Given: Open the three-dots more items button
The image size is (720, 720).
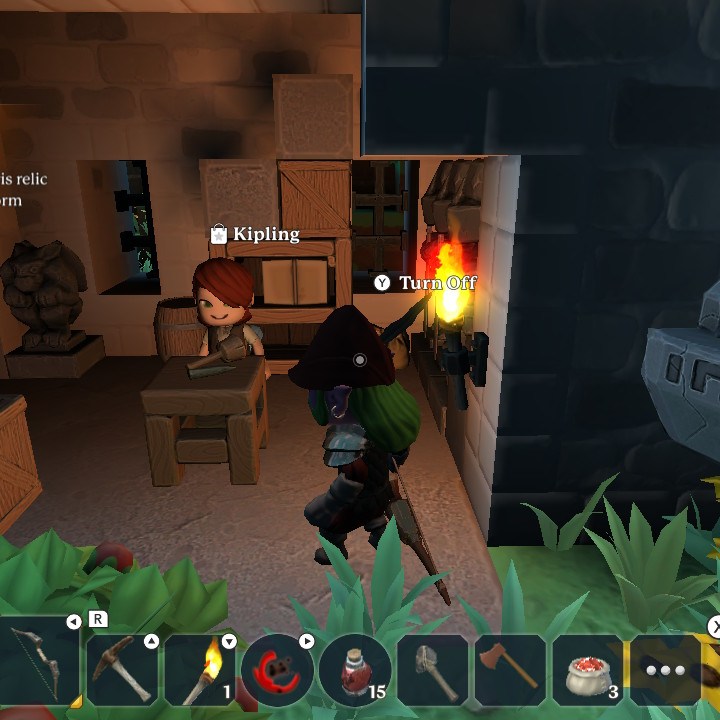Looking at the screenshot, I should coord(665,669).
